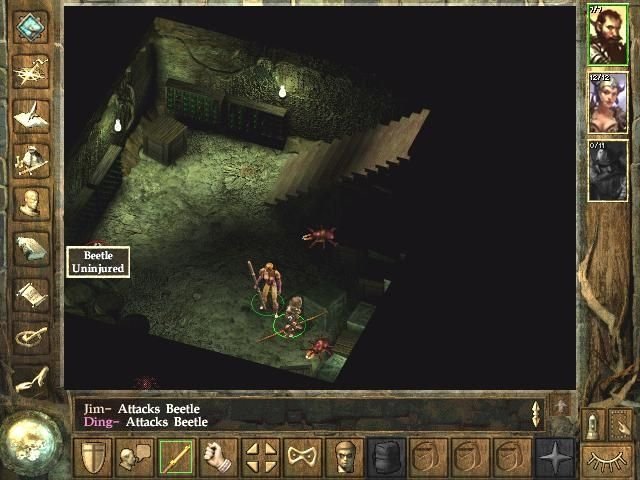Expand the message log with arrows button

pos(538,414)
